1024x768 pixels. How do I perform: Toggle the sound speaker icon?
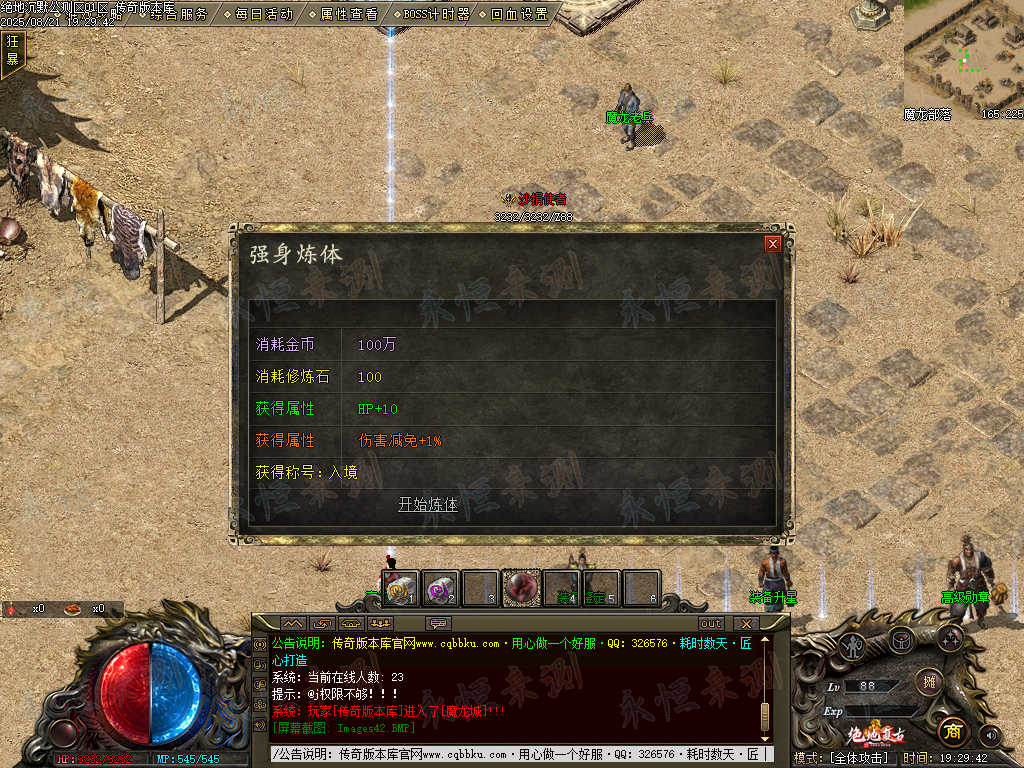click(x=991, y=735)
